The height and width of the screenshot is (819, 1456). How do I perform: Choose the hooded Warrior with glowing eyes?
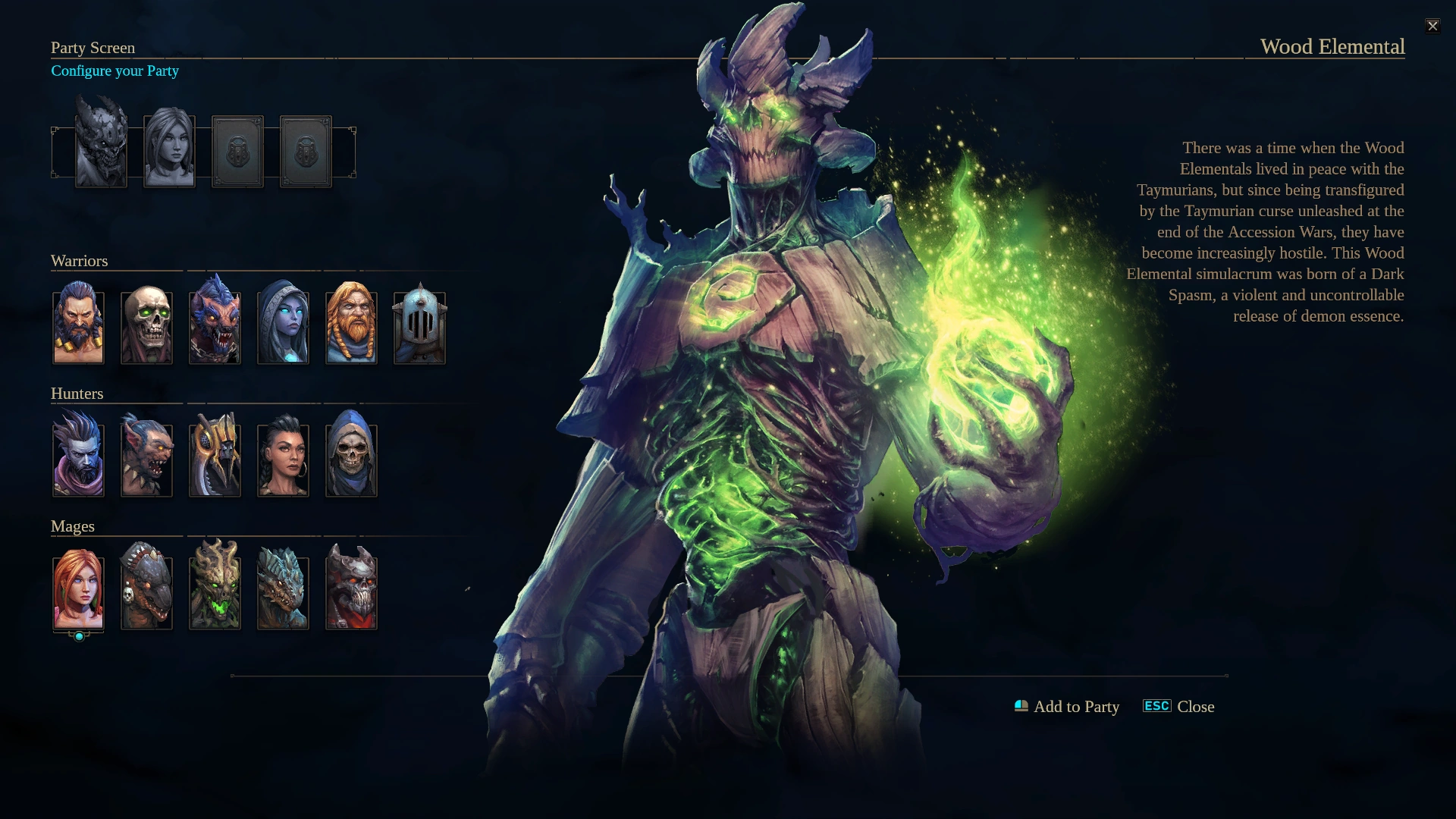pyautogui.click(x=283, y=326)
